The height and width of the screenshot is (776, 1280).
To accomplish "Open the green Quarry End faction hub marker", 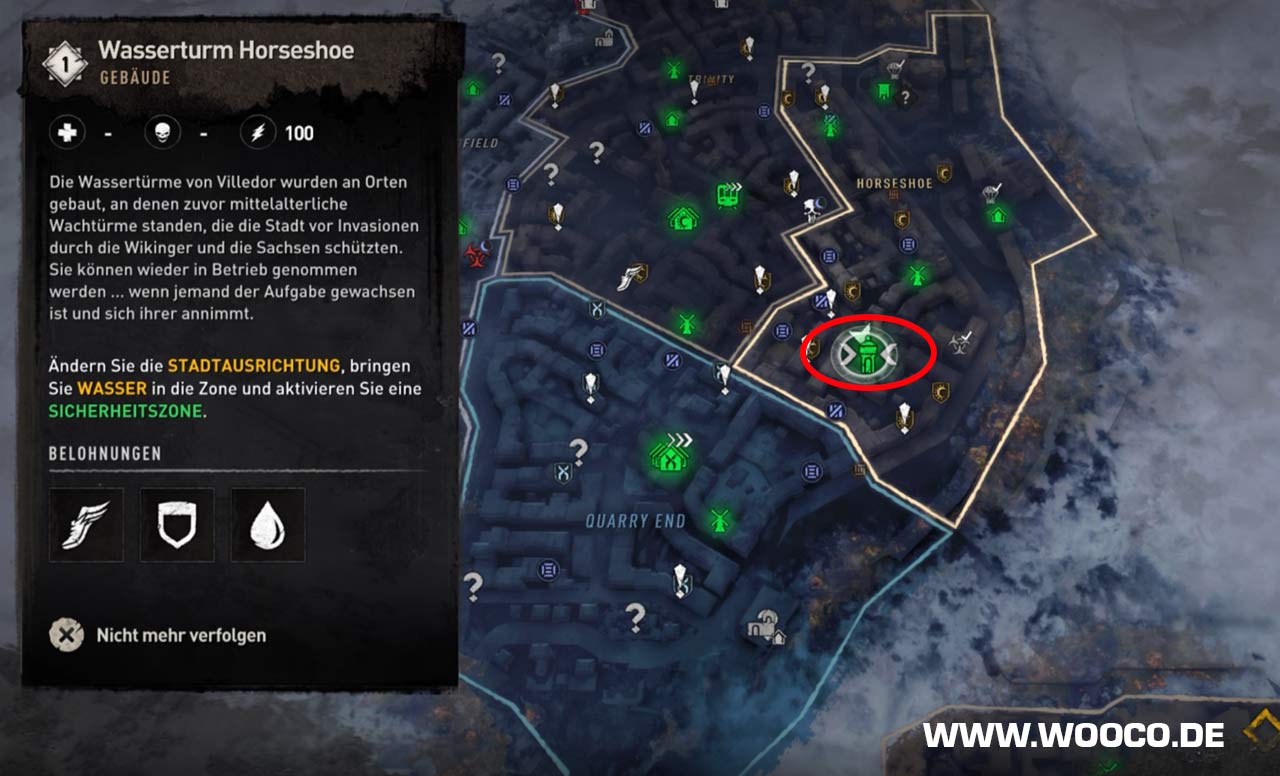I will click(669, 455).
